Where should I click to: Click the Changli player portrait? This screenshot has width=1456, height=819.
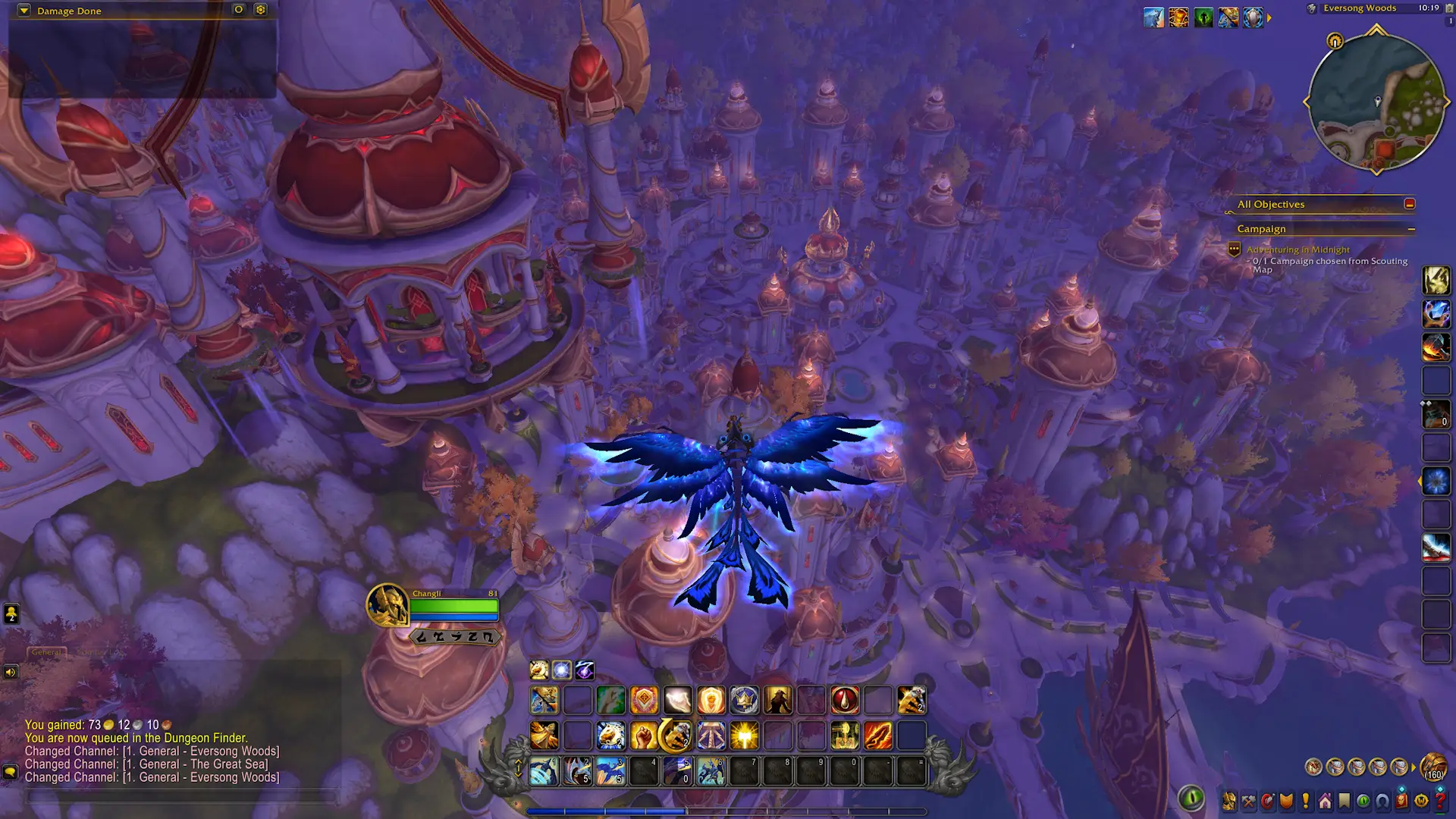[x=387, y=605]
